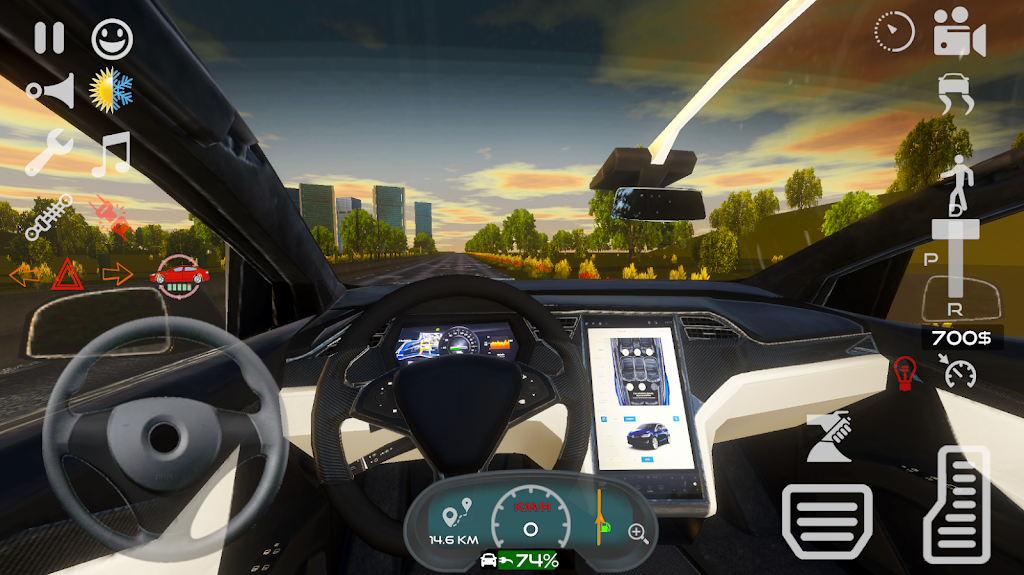Pause the game with the pause icon

tap(49, 38)
